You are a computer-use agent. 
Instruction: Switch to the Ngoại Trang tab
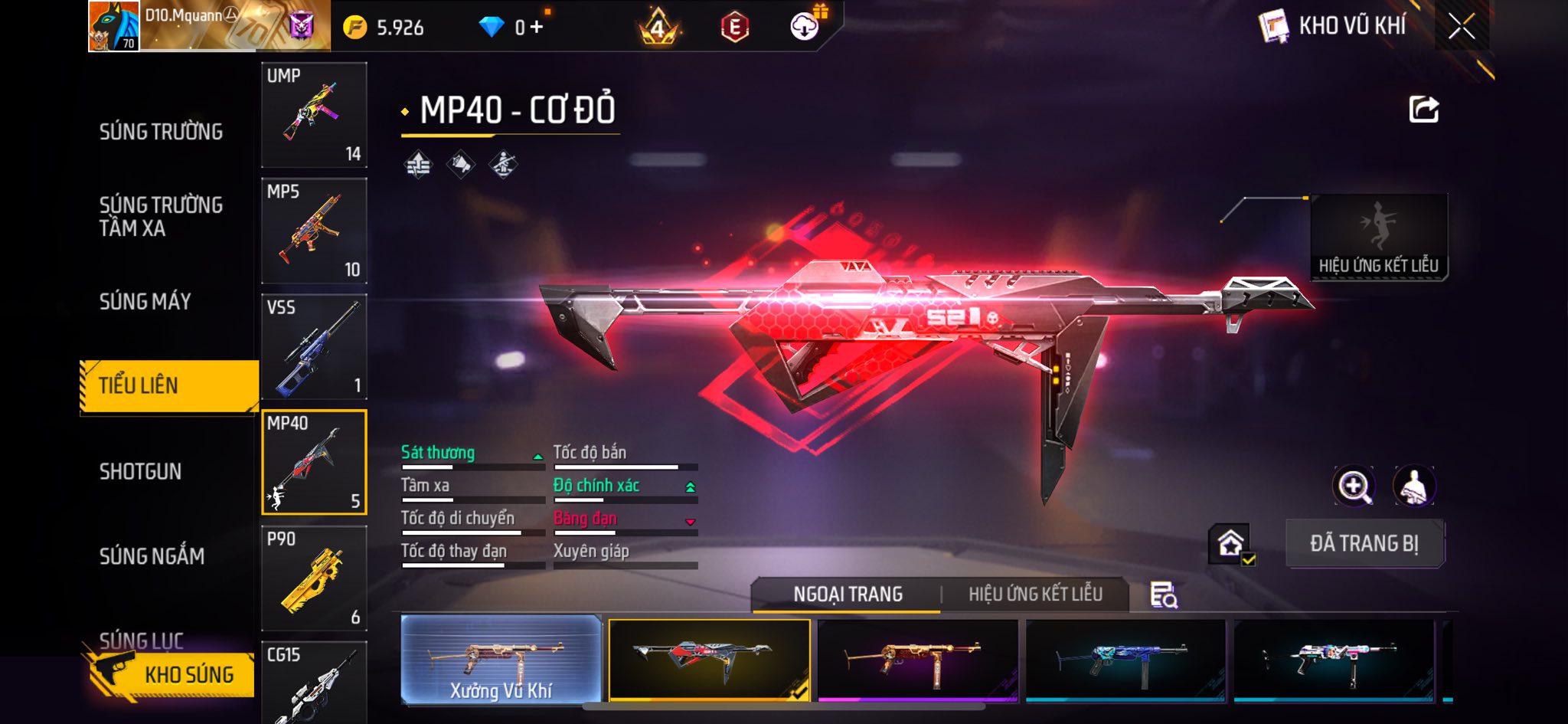[x=848, y=595]
